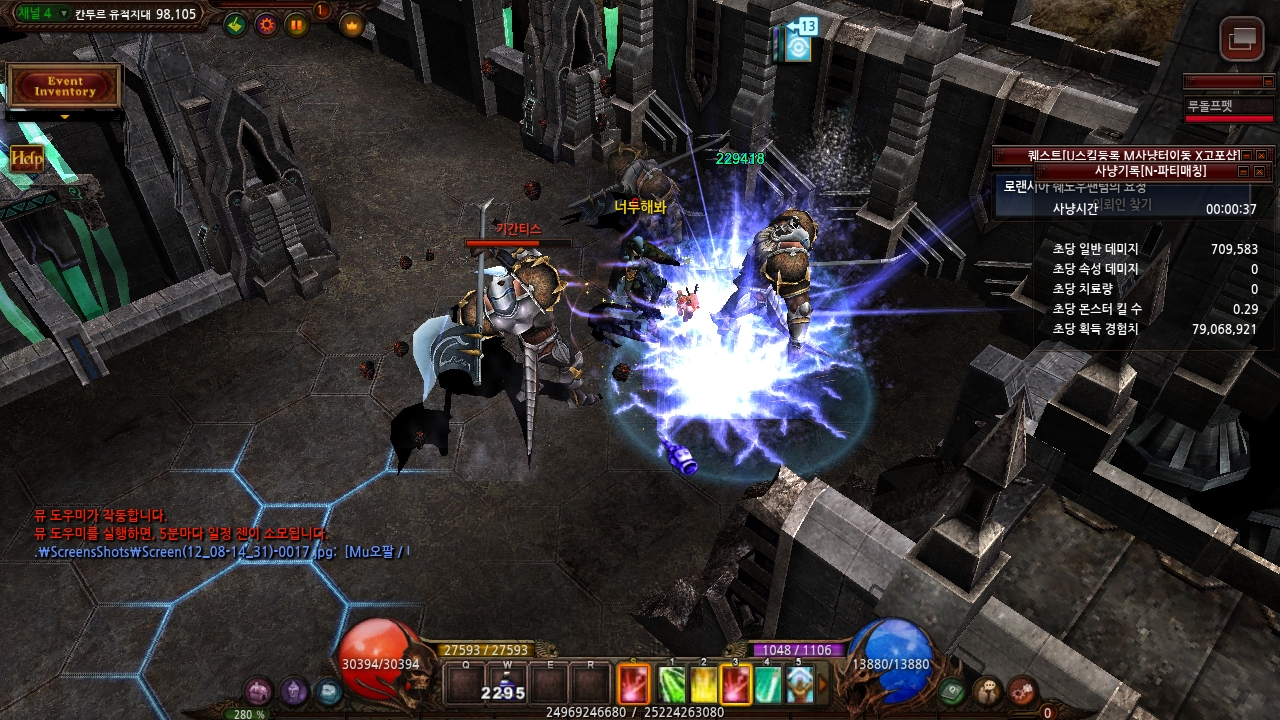This screenshot has height=720, width=1280.
Task: Open the green book menu icon
Action: (953, 690)
